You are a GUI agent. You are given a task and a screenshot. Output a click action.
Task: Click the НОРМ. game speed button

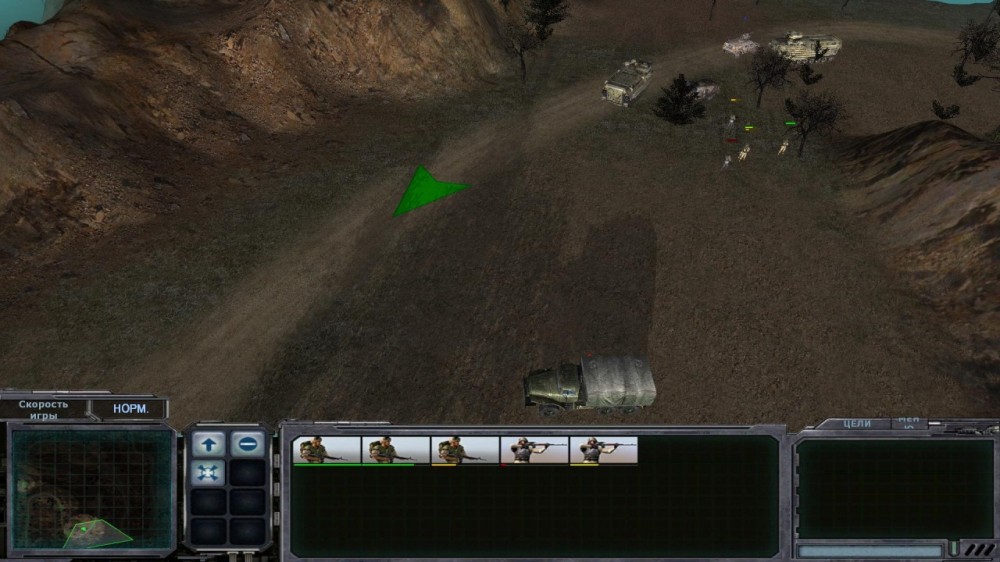pos(130,409)
